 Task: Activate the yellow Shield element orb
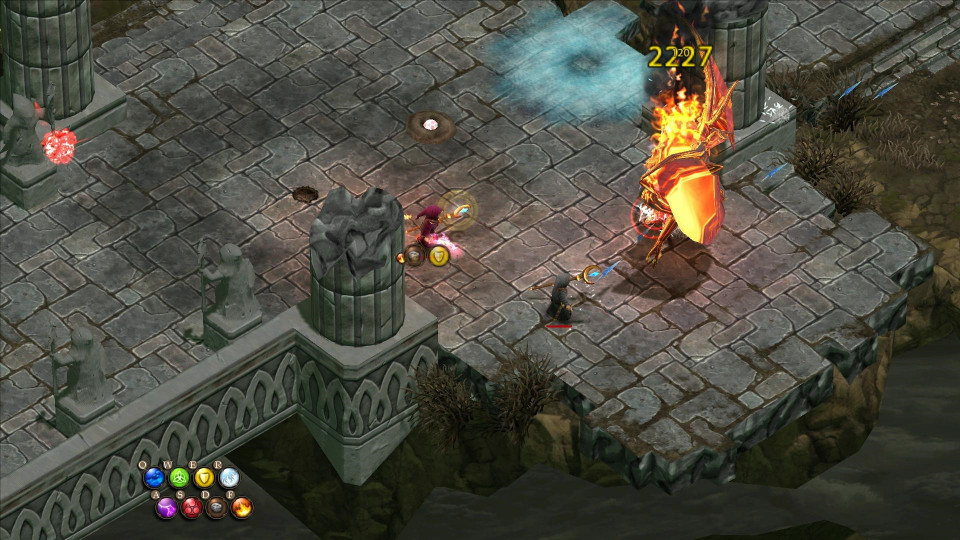[x=204, y=478]
